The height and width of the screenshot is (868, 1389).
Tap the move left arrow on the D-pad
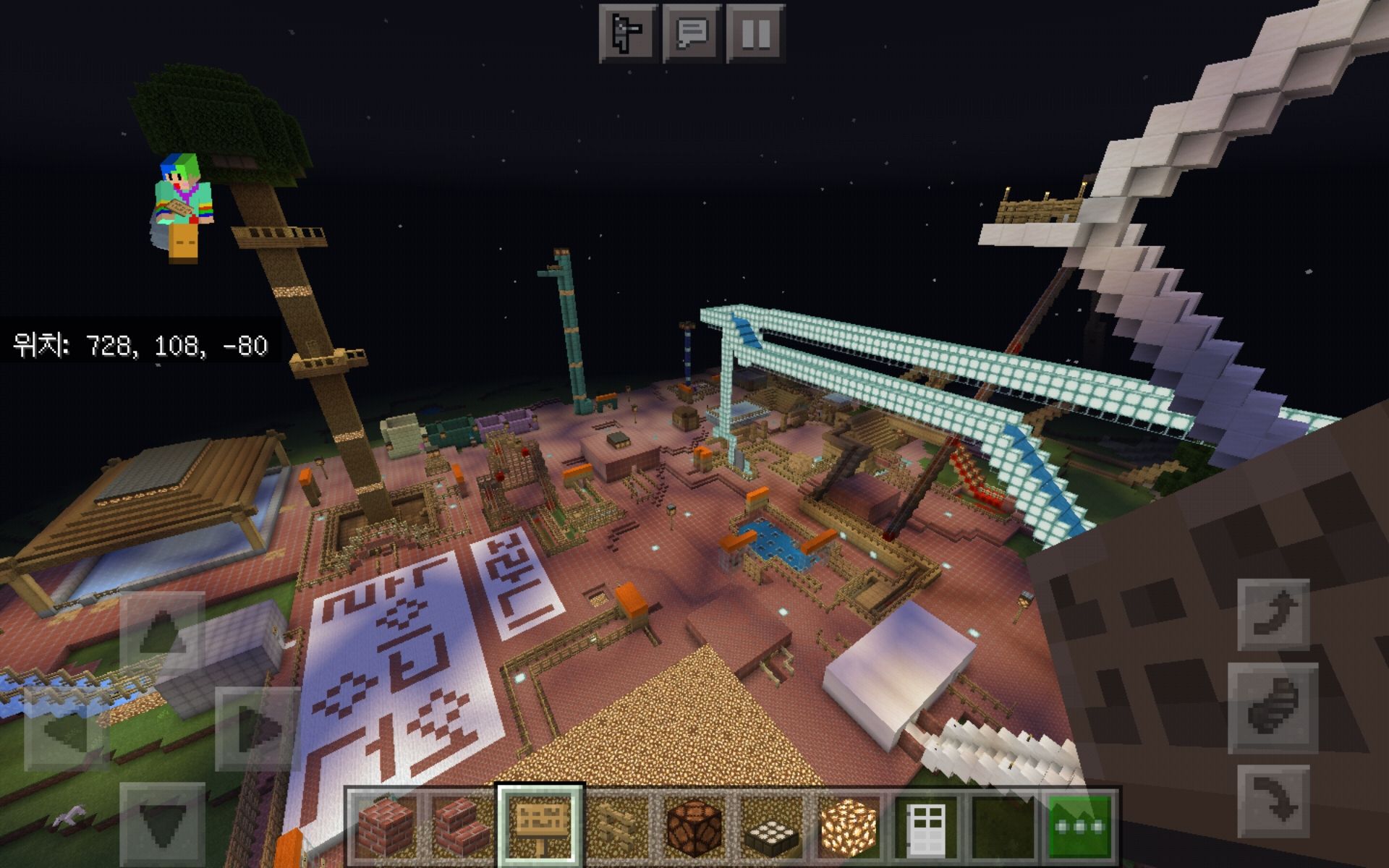[x=67, y=729]
